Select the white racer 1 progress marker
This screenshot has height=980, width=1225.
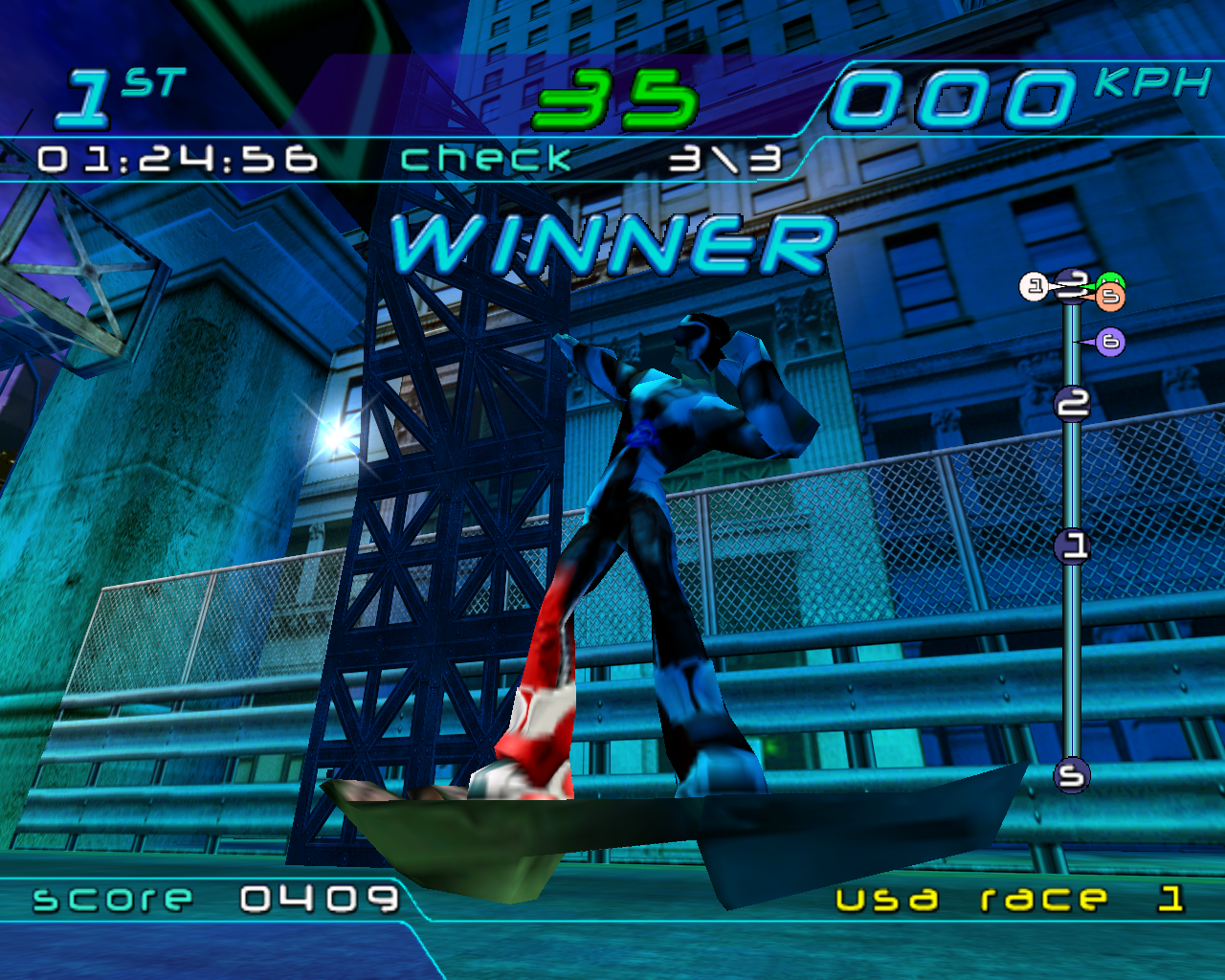[x=1035, y=285]
